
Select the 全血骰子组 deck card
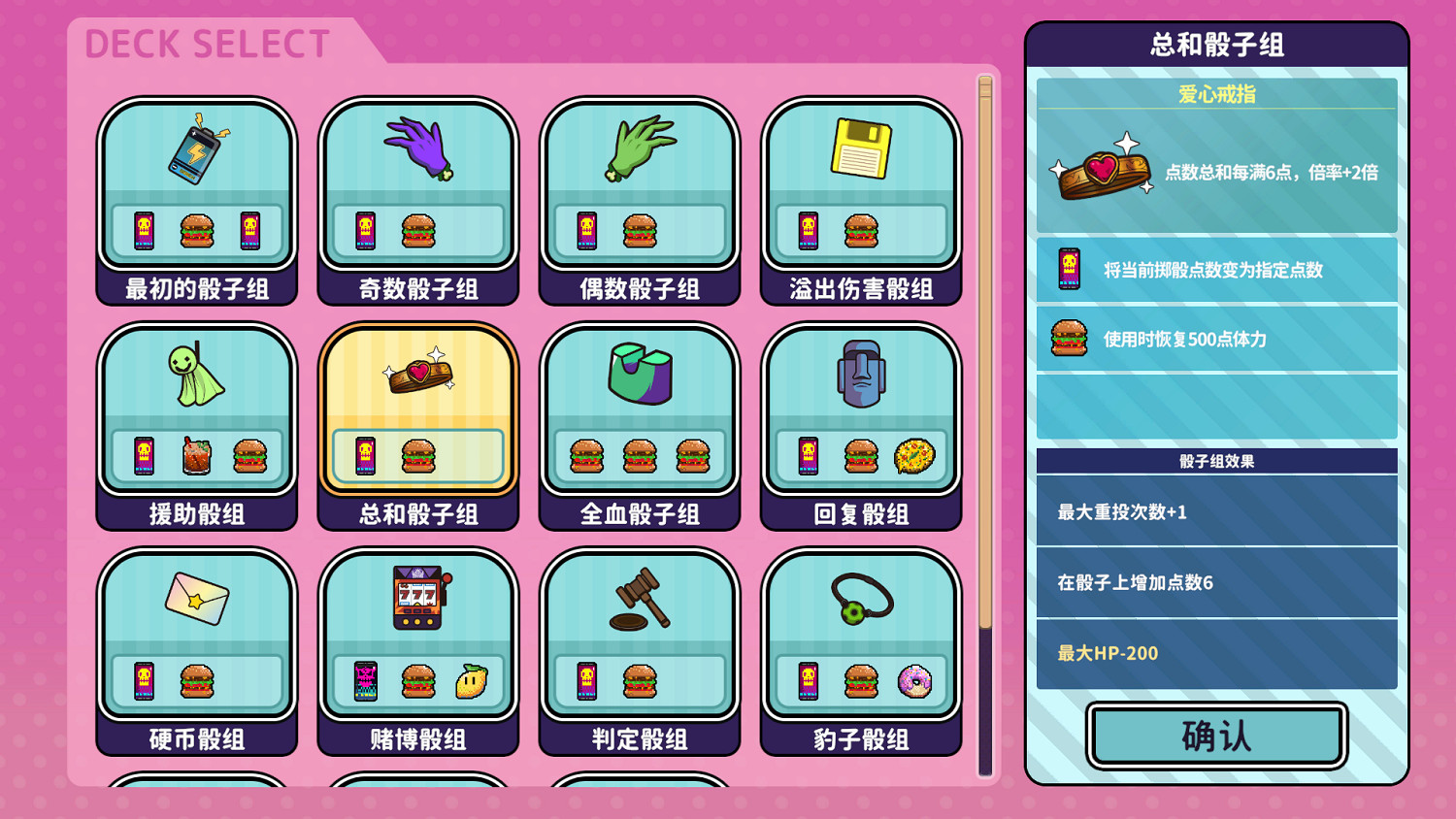[x=639, y=425]
